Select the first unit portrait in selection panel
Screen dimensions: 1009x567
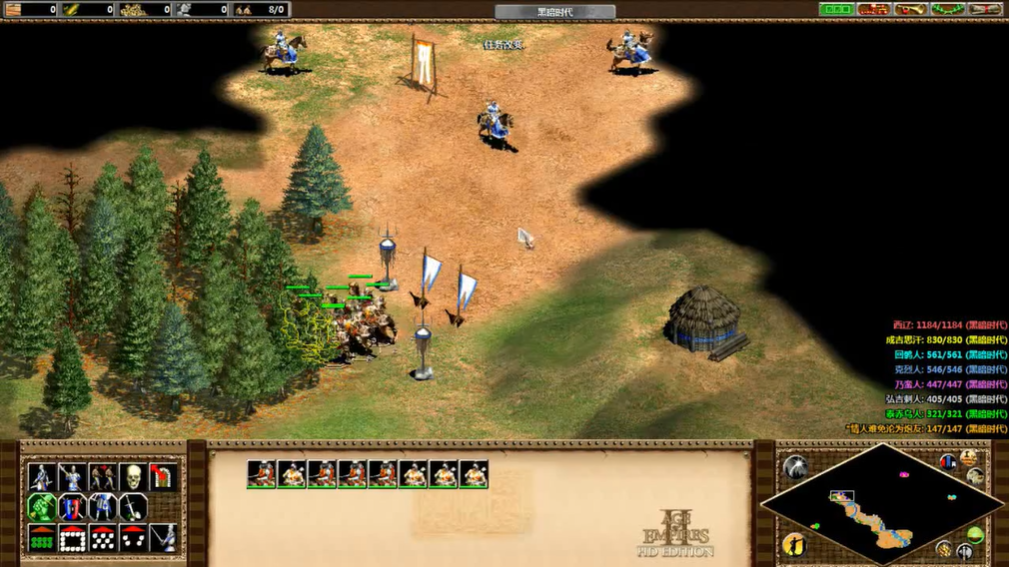262,474
